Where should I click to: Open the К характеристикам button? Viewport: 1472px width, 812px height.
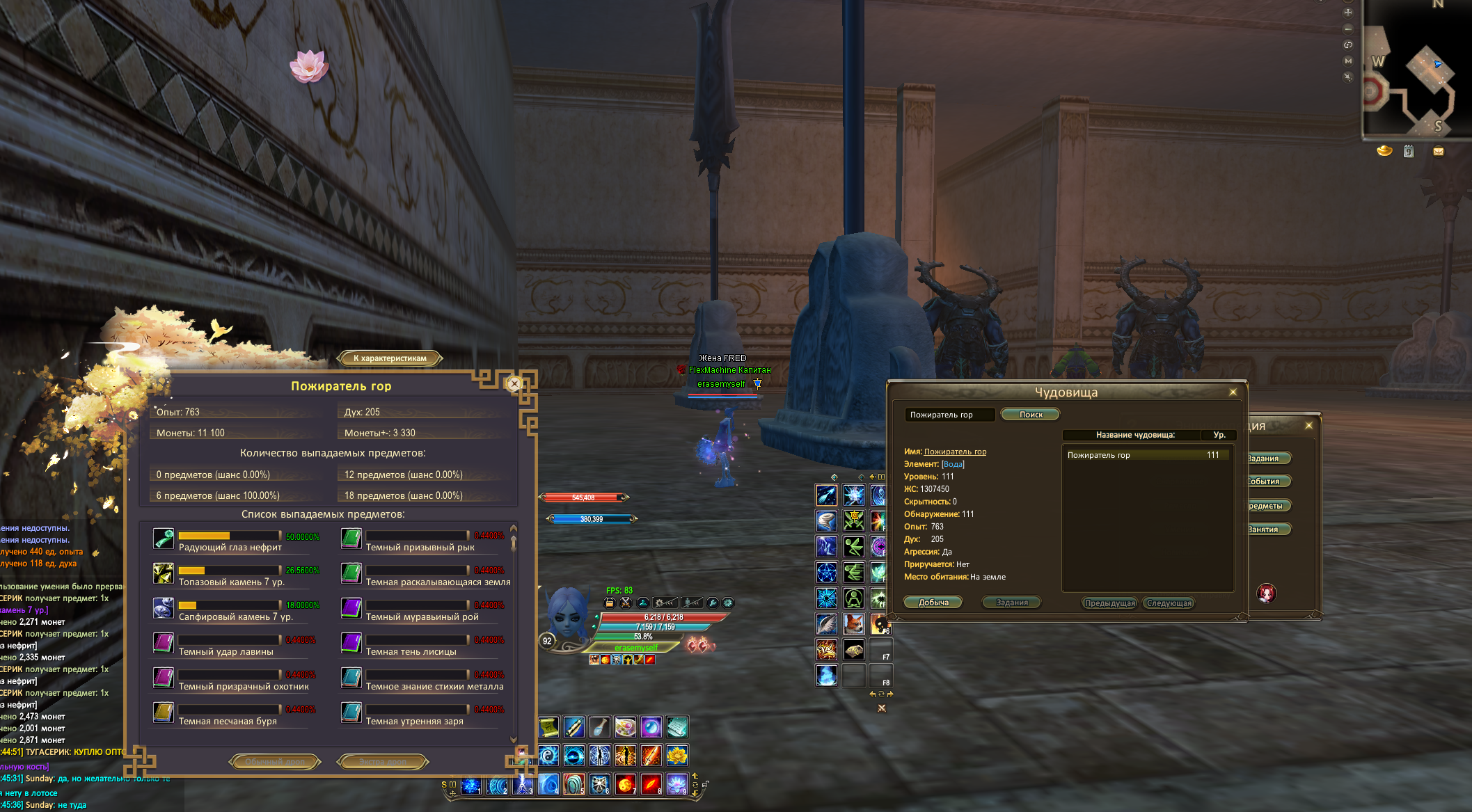390,358
